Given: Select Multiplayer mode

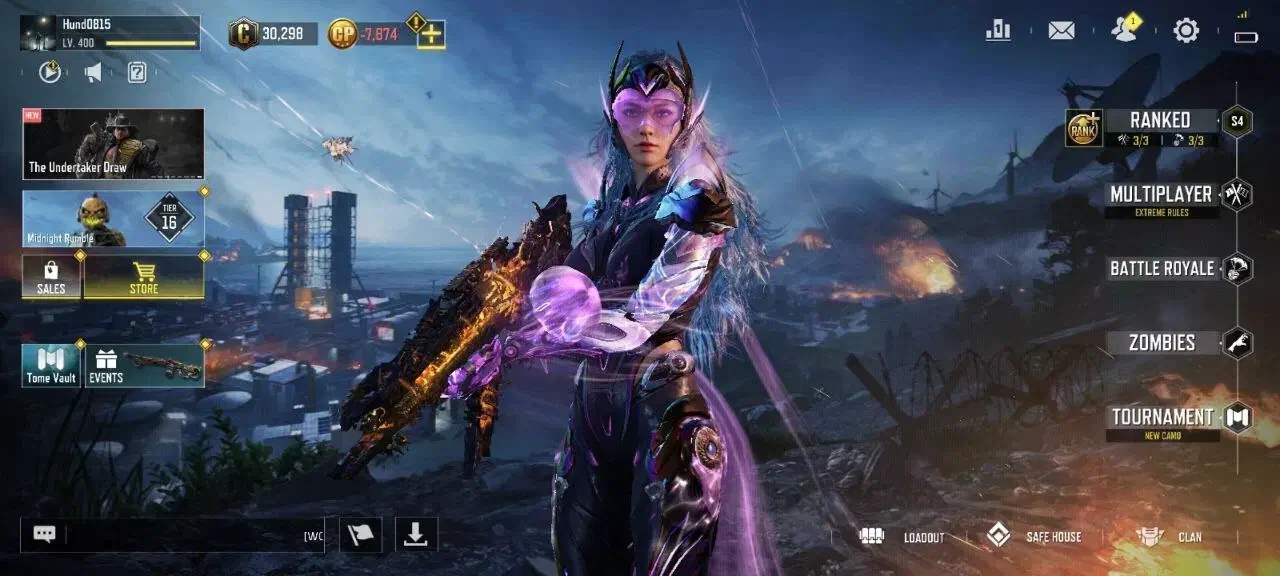Looking at the screenshot, I should [x=1160, y=194].
